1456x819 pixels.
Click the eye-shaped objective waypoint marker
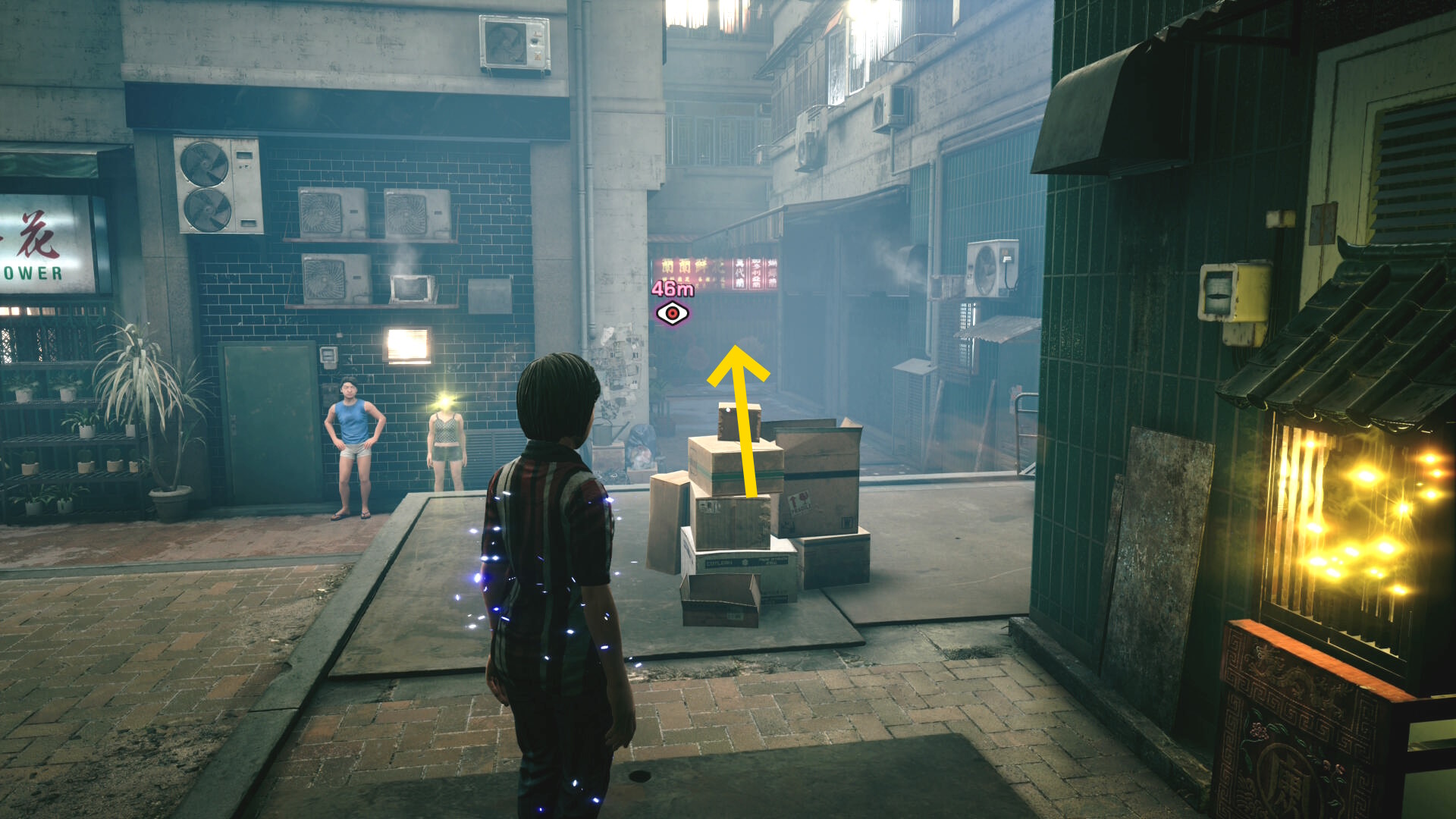pyautogui.click(x=672, y=313)
